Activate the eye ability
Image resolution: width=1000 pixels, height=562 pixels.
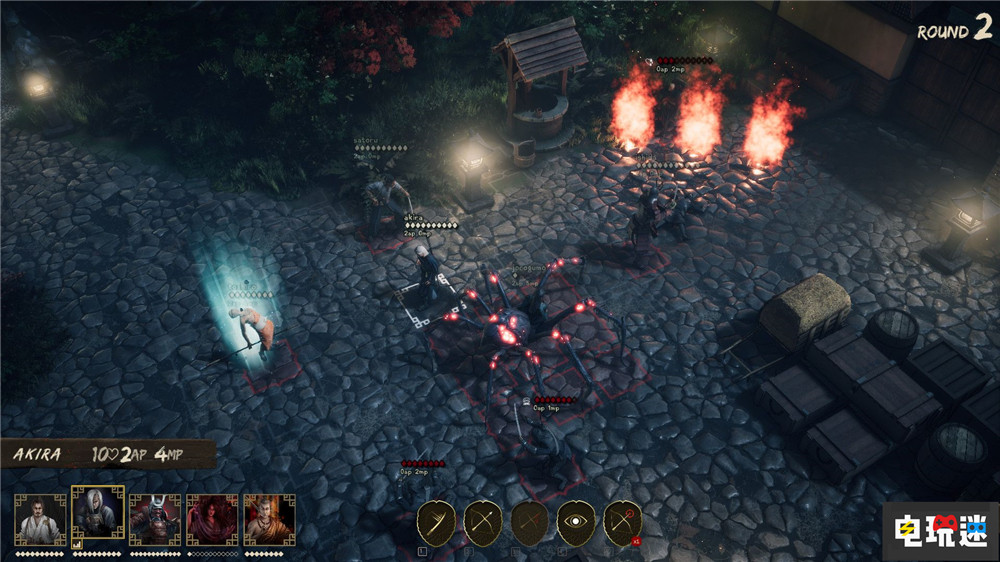576,522
